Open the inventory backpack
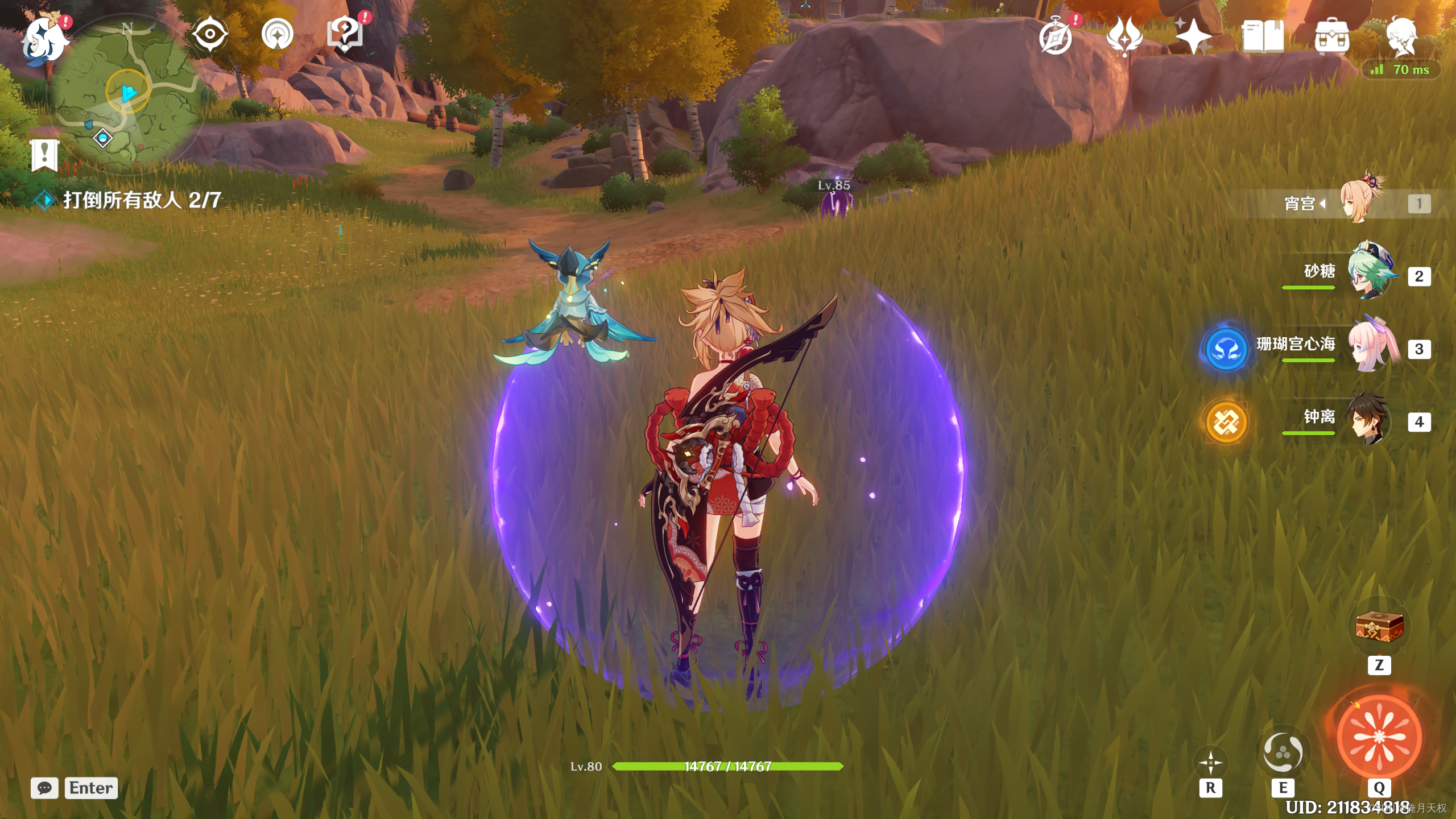 point(1331,37)
